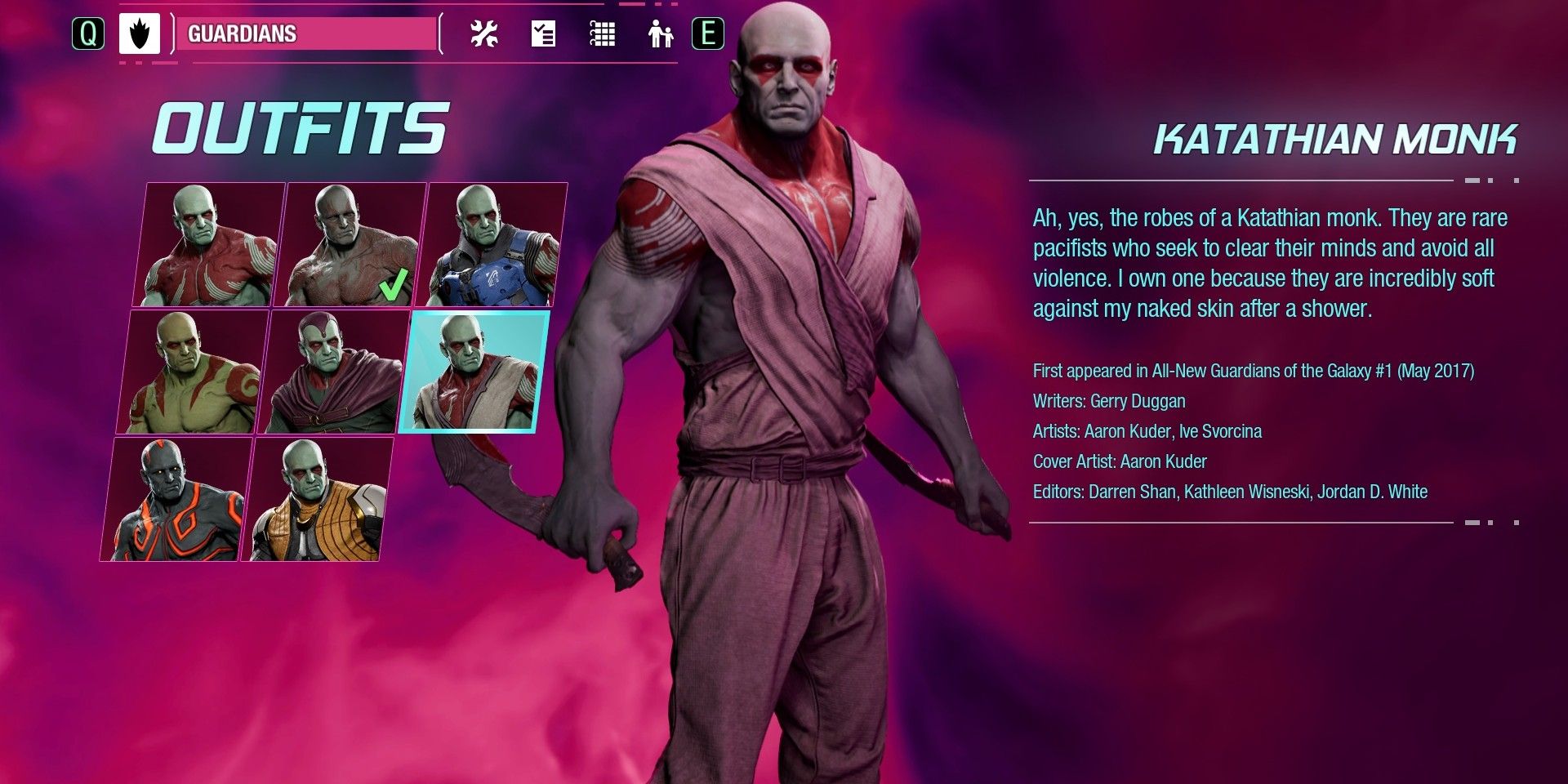Click the OUTFITS heading
This screenshot has width=1568, height=784.
click(301, 127)
